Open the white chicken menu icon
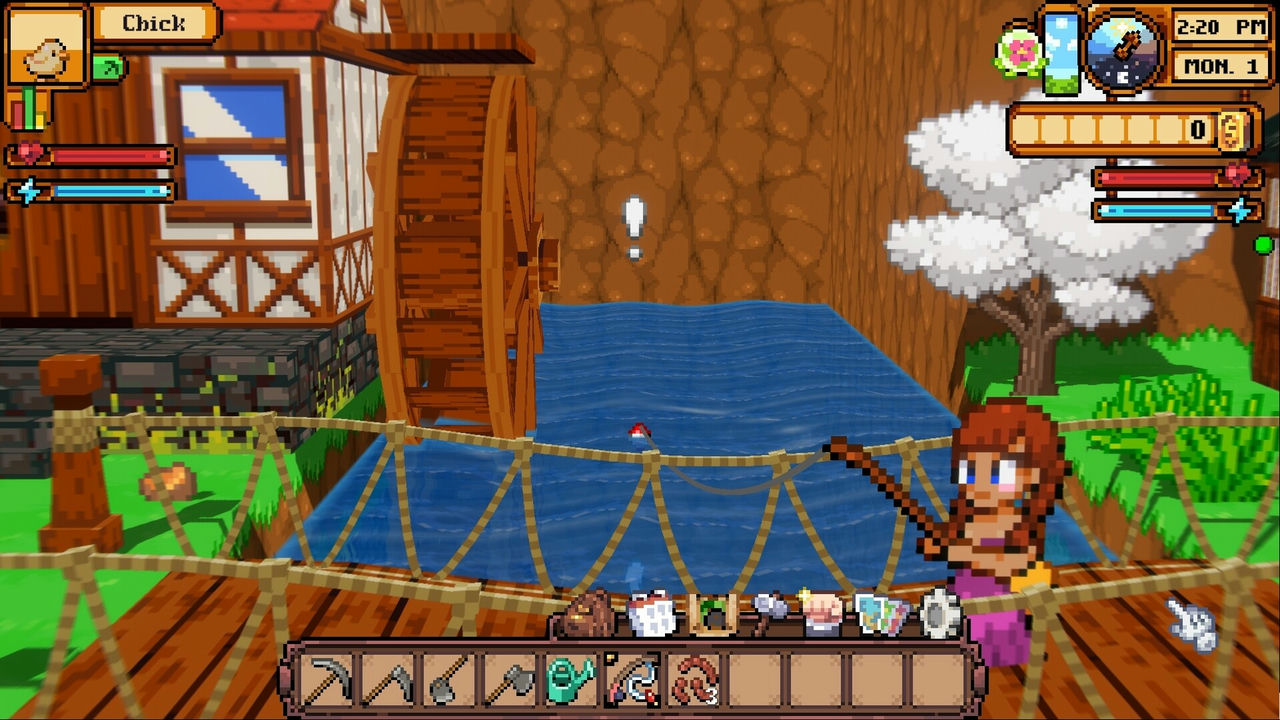Screen dimensions: 1280x720 click(x=653, y=614)
